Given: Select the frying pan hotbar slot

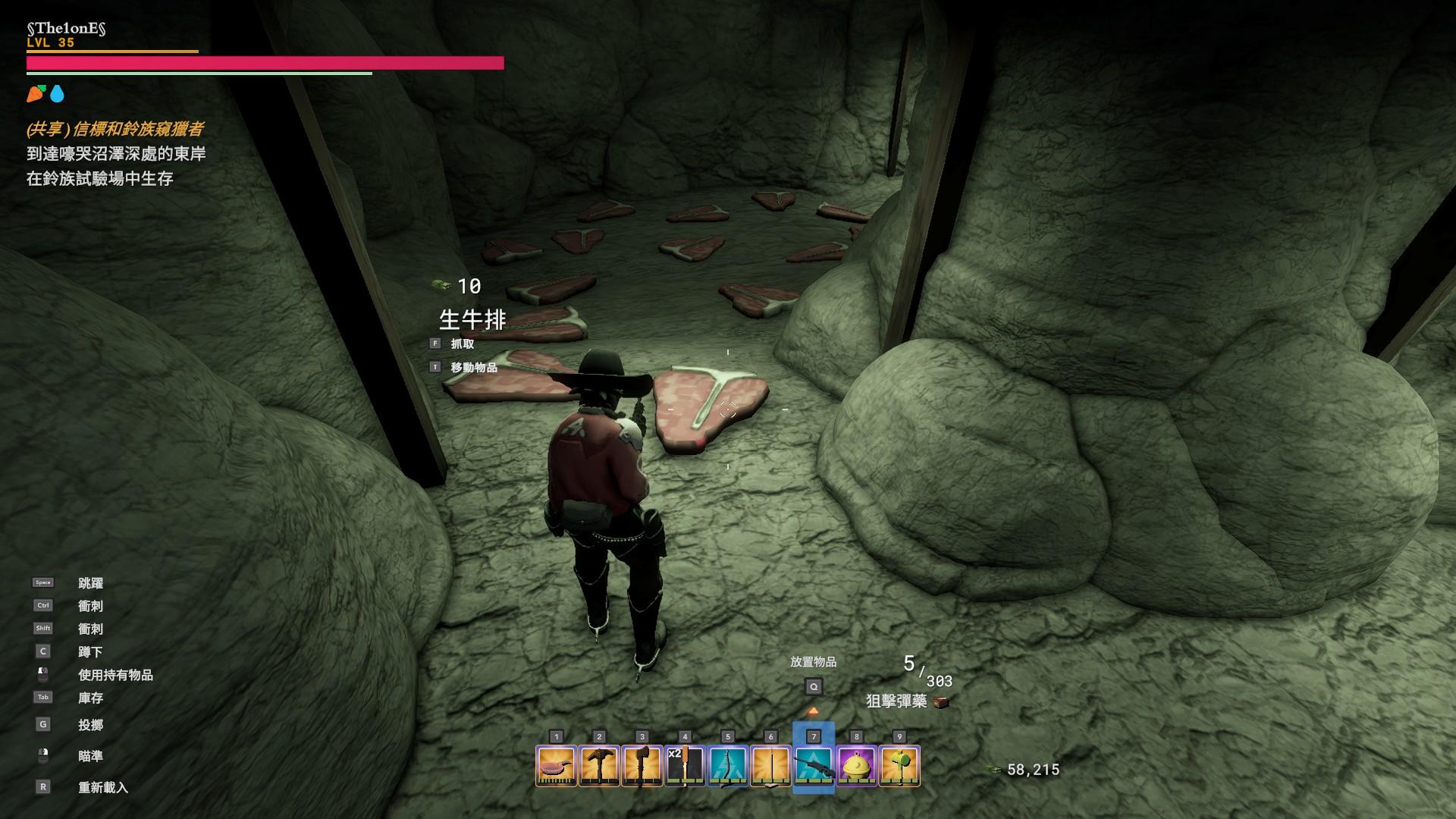Looking at the screenshot, I should coord(557,766).
